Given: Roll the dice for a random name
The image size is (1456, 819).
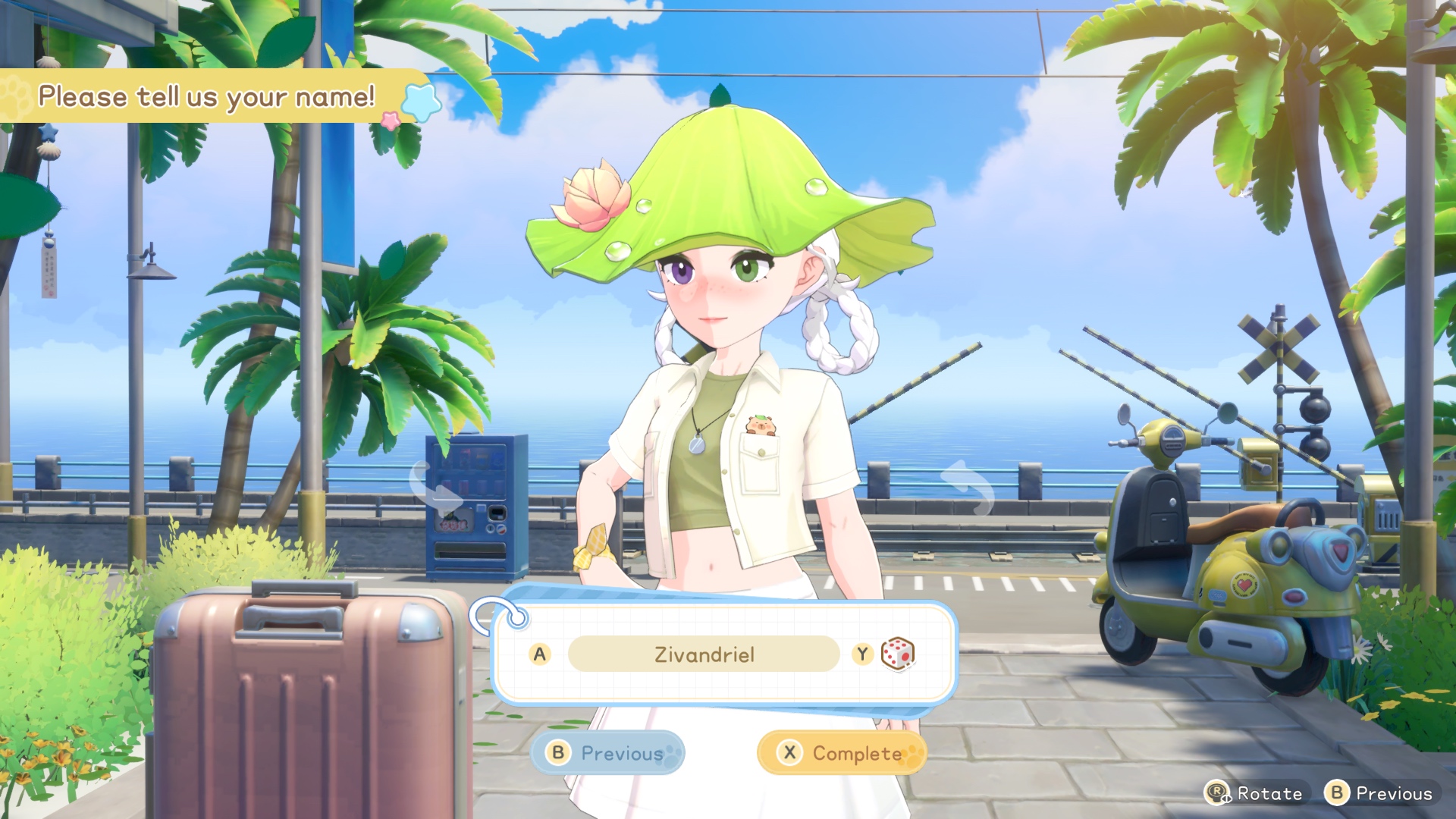Looking at the screenshot, I should 897,654.
